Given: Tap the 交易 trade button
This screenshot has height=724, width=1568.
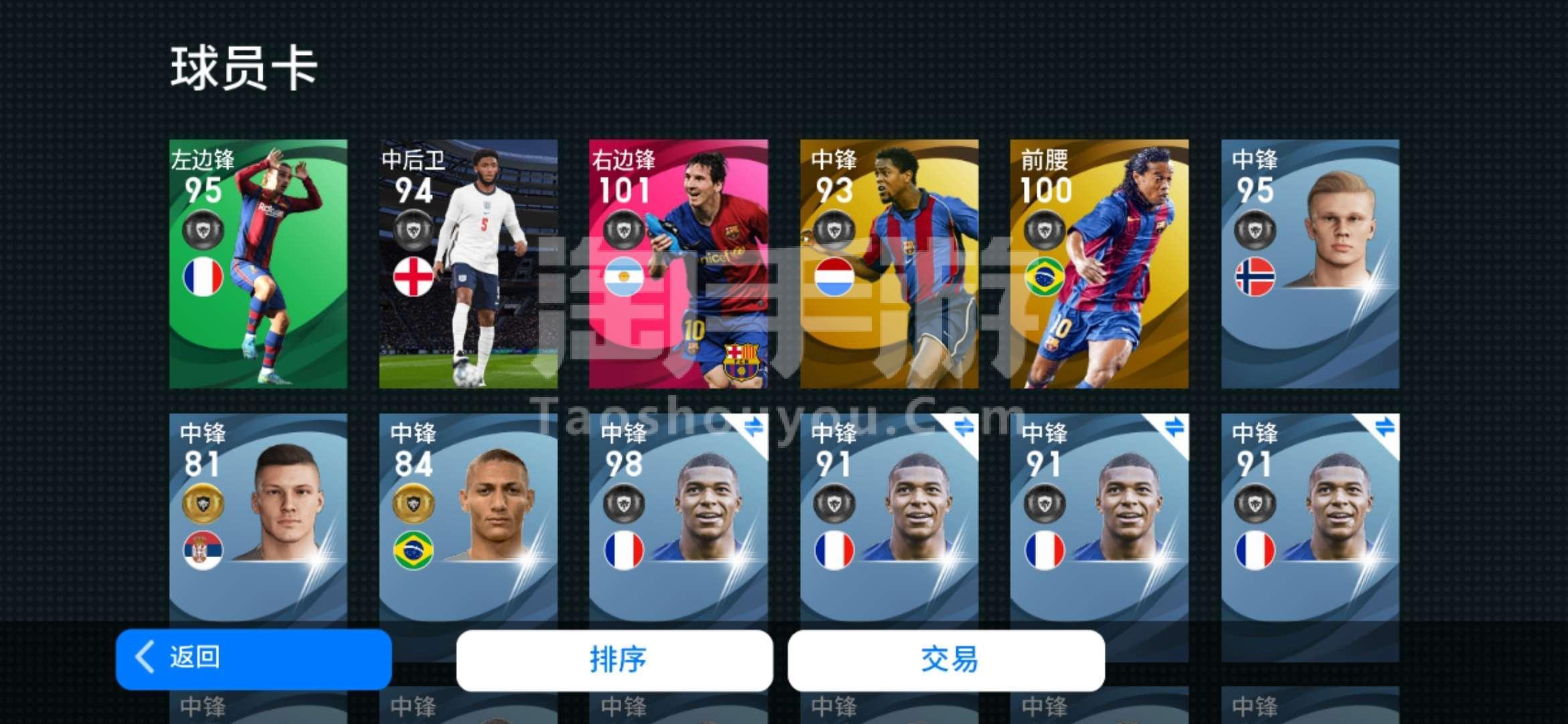Looking at the screenshot, I should (x=946, y=660).
